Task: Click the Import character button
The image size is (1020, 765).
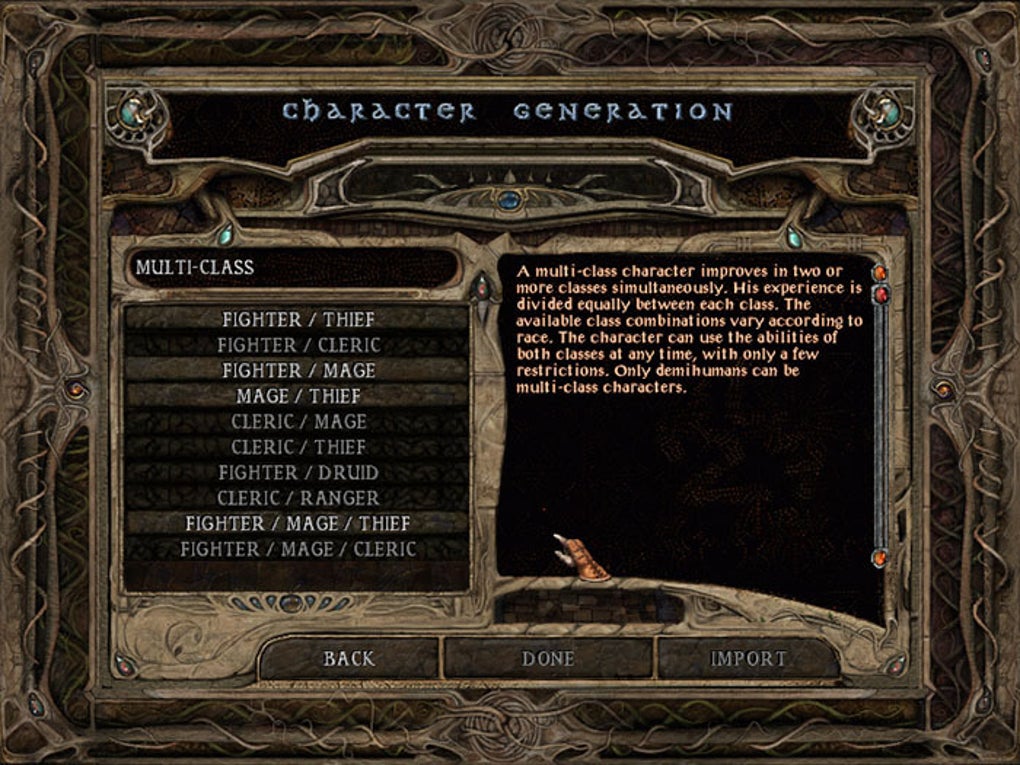Action: pyautogui.click(x=748, y=659)
